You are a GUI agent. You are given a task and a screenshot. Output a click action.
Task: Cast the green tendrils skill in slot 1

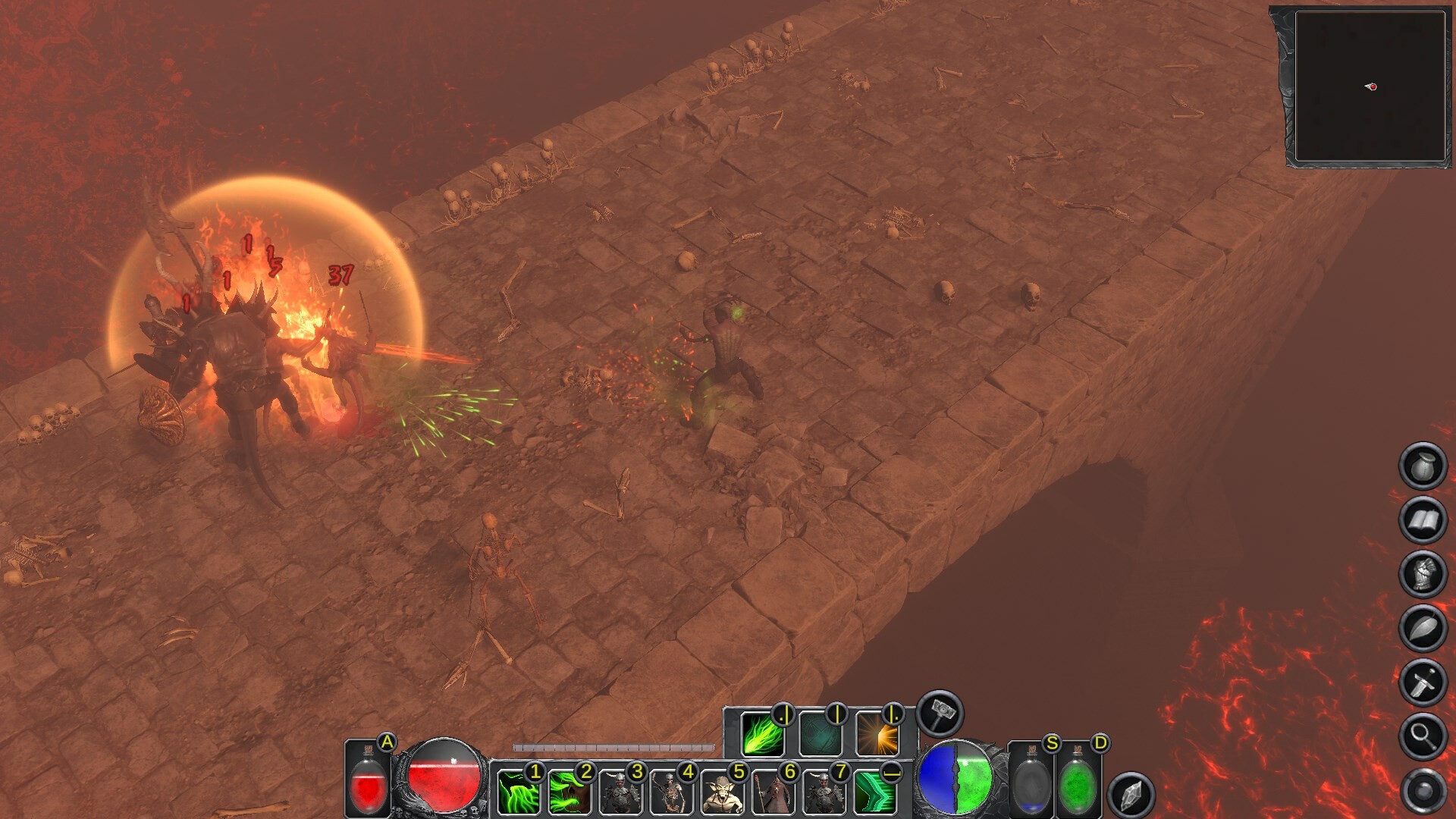point(519,792)
